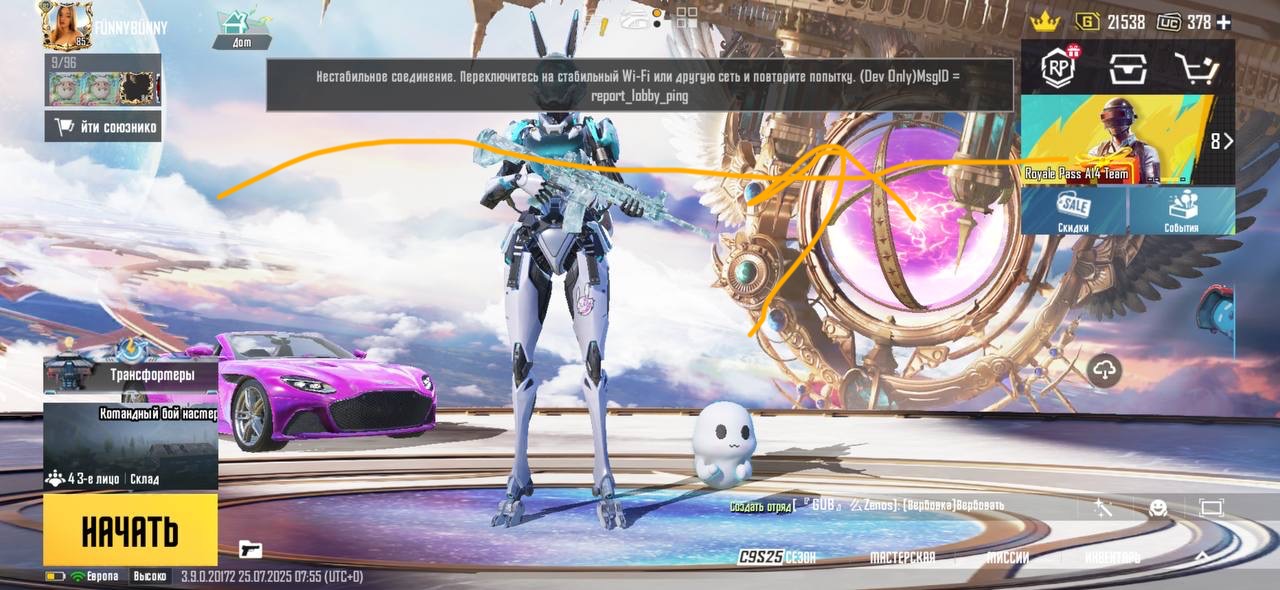Click the cloud download icon

pyautogui.click(x=1104, y=370)
